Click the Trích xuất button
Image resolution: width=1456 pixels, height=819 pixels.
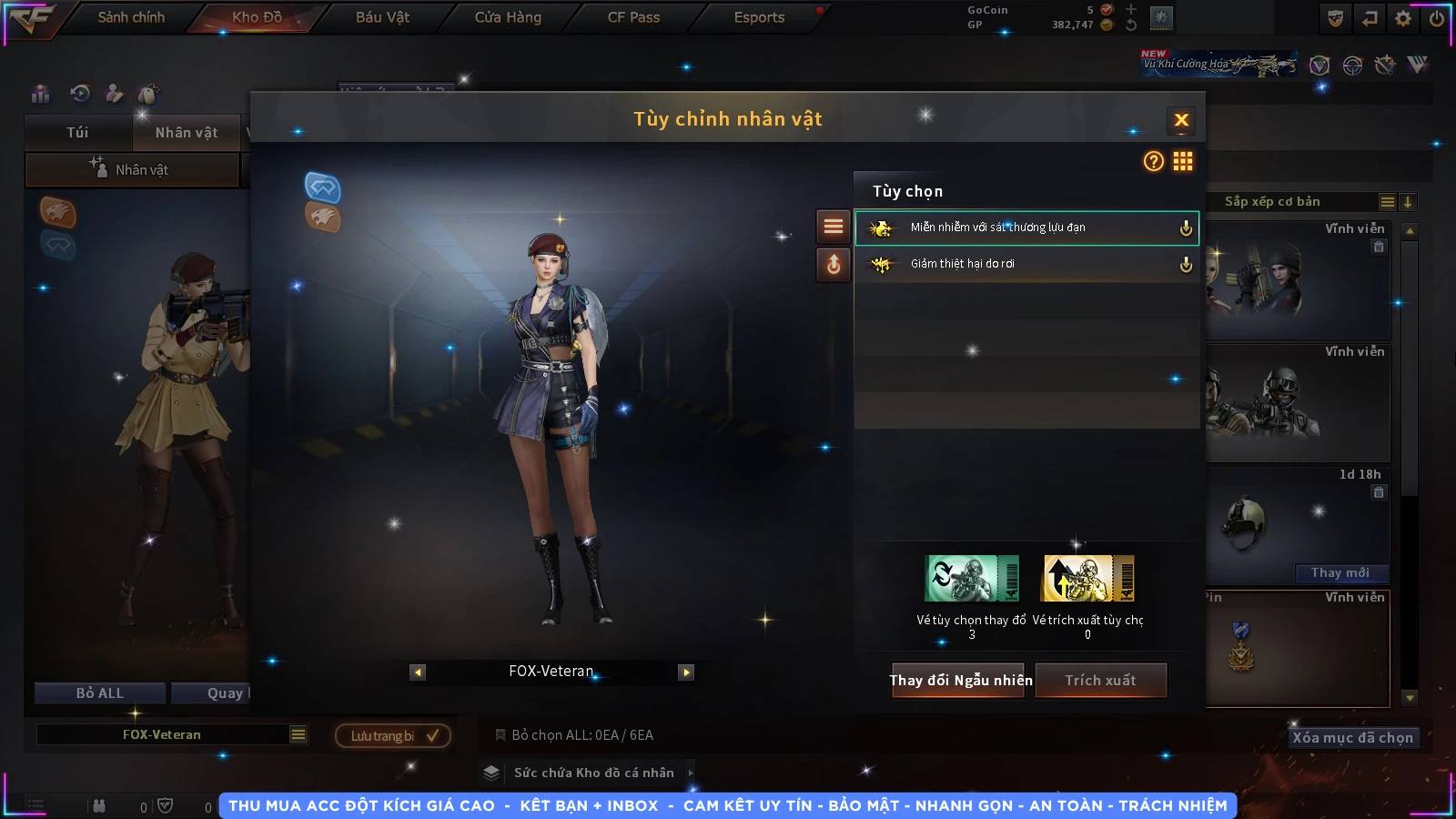(1101, 681)
